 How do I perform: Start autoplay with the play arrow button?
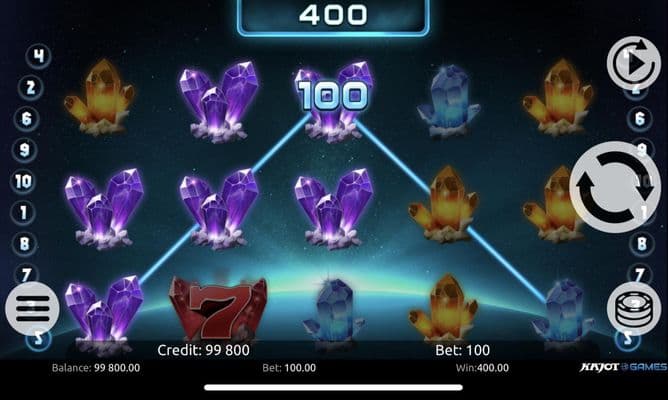634,62
